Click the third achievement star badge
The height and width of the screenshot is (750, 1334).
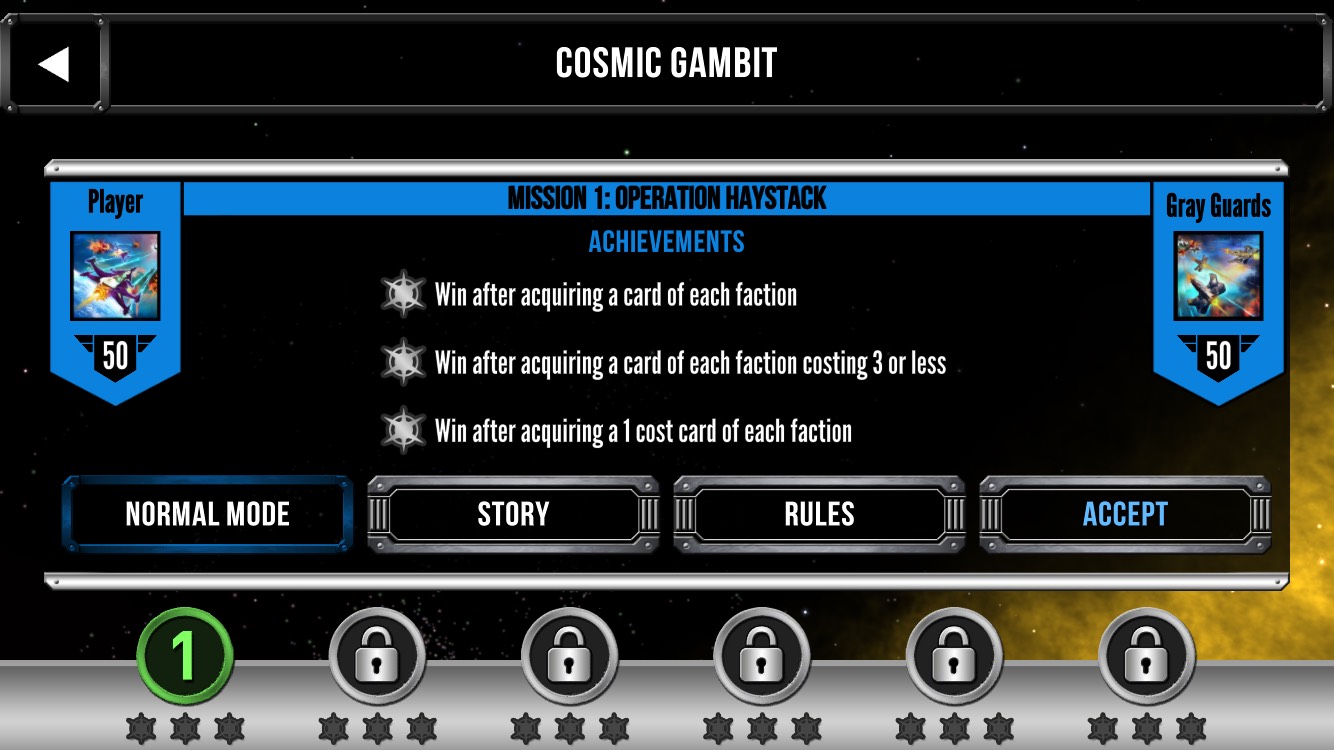point(404,432)
